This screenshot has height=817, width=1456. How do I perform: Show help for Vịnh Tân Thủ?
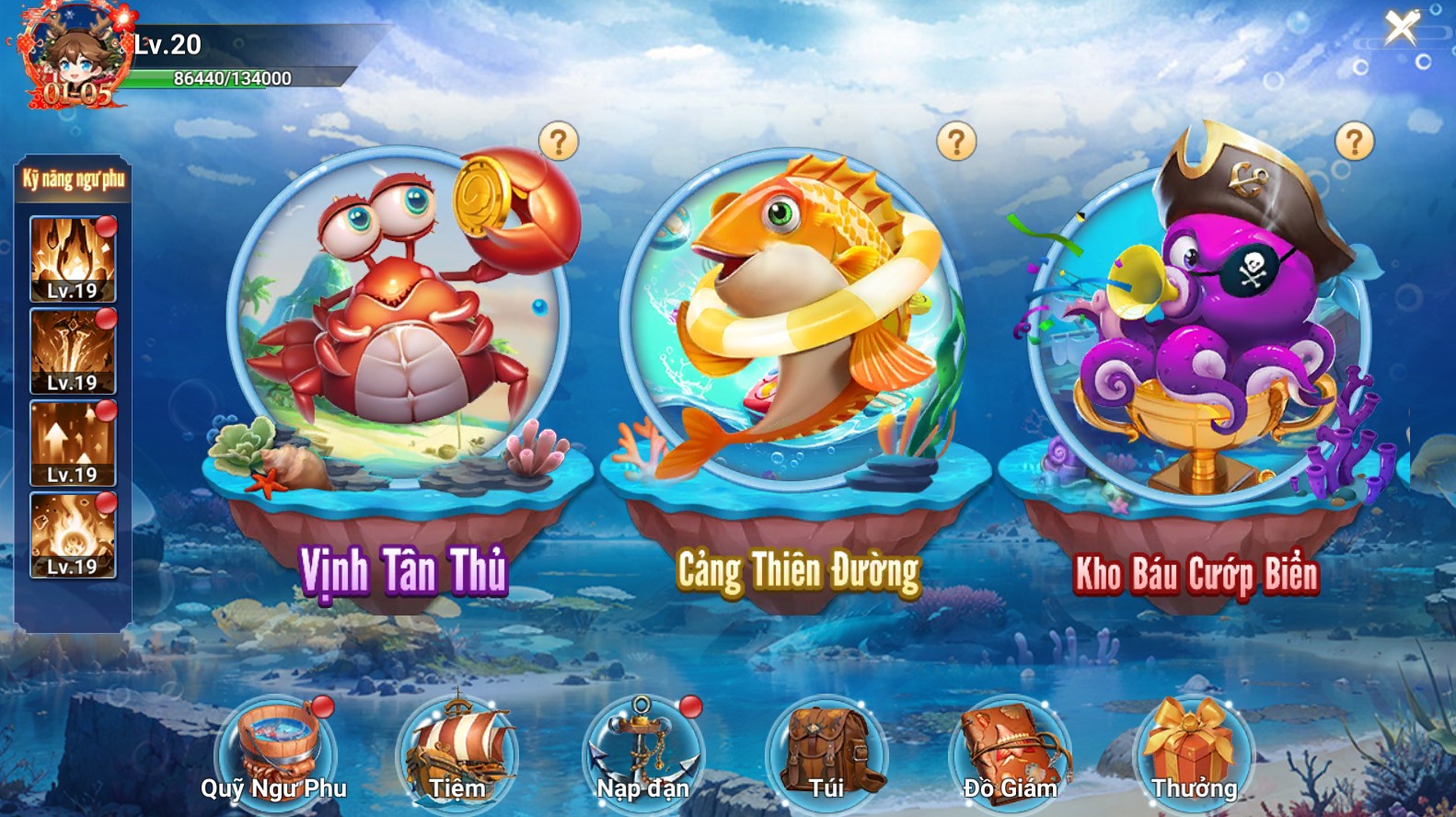click(x=559, y=143)
